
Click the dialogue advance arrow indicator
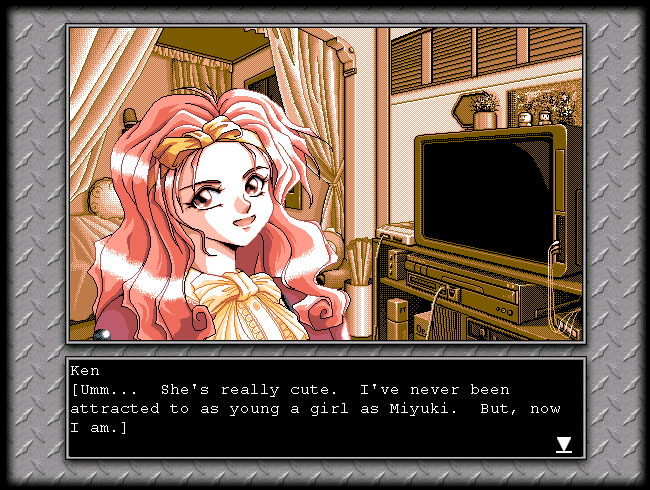[564, 444]
